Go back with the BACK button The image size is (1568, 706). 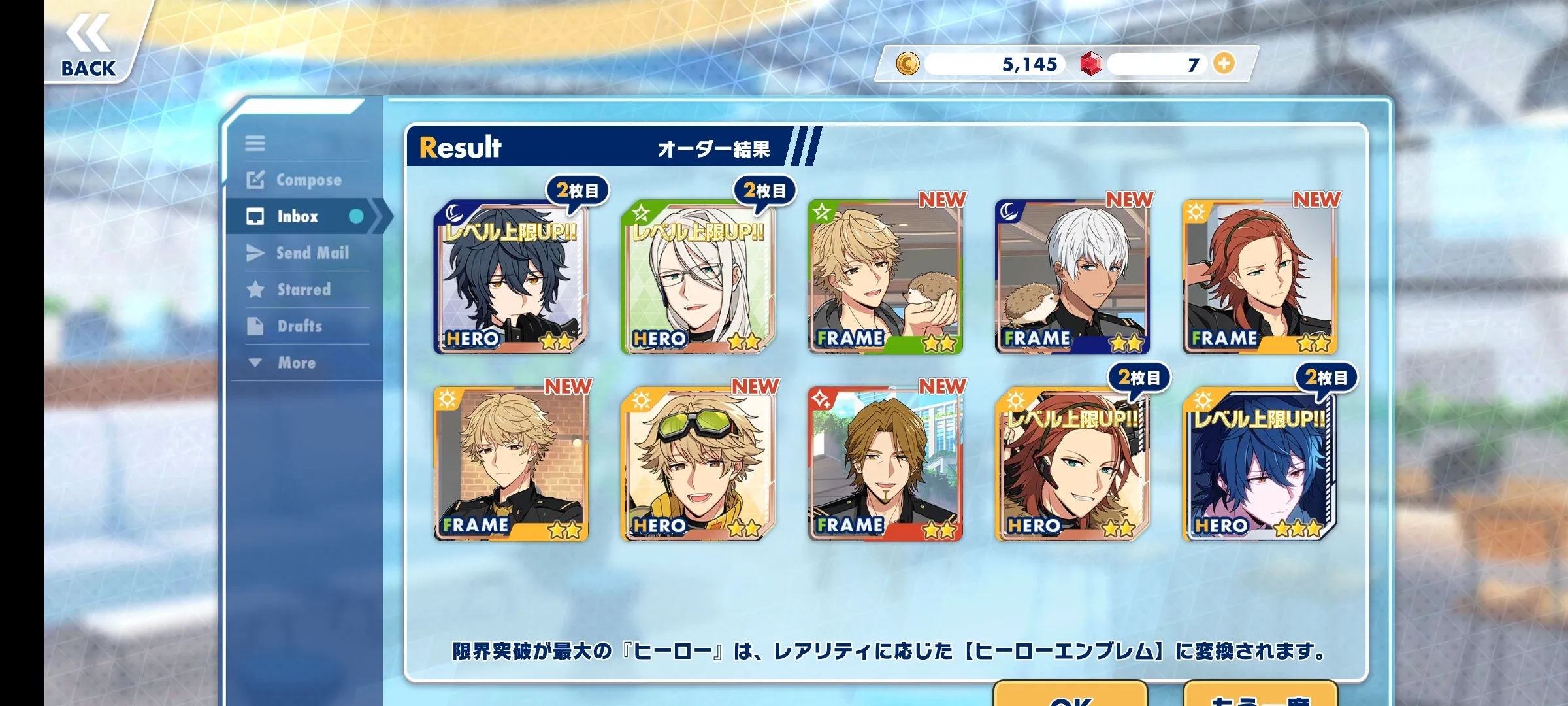coord(89,47)
